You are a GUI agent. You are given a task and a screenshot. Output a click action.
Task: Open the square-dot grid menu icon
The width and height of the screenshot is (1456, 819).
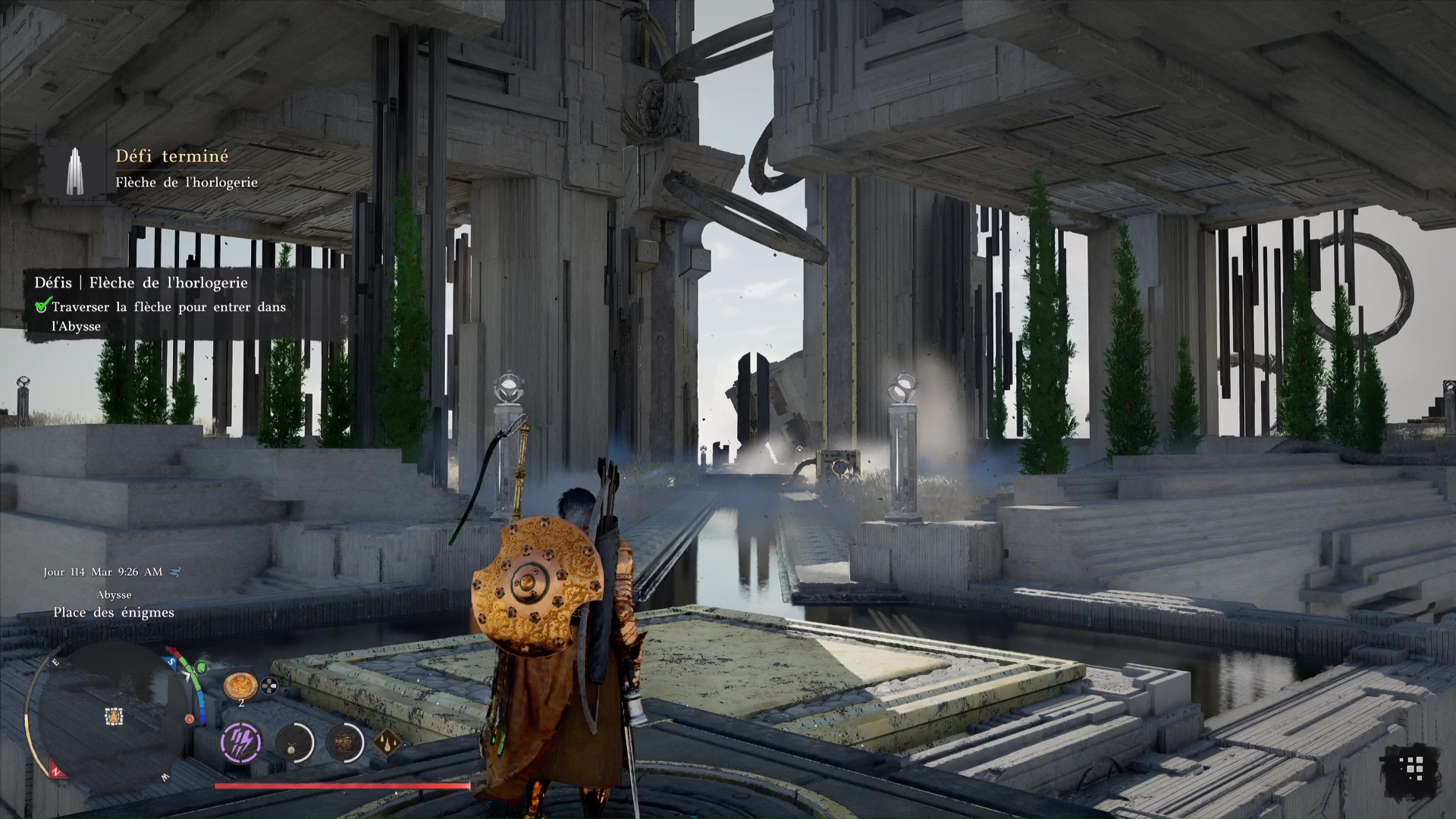tap(1410, 769)
